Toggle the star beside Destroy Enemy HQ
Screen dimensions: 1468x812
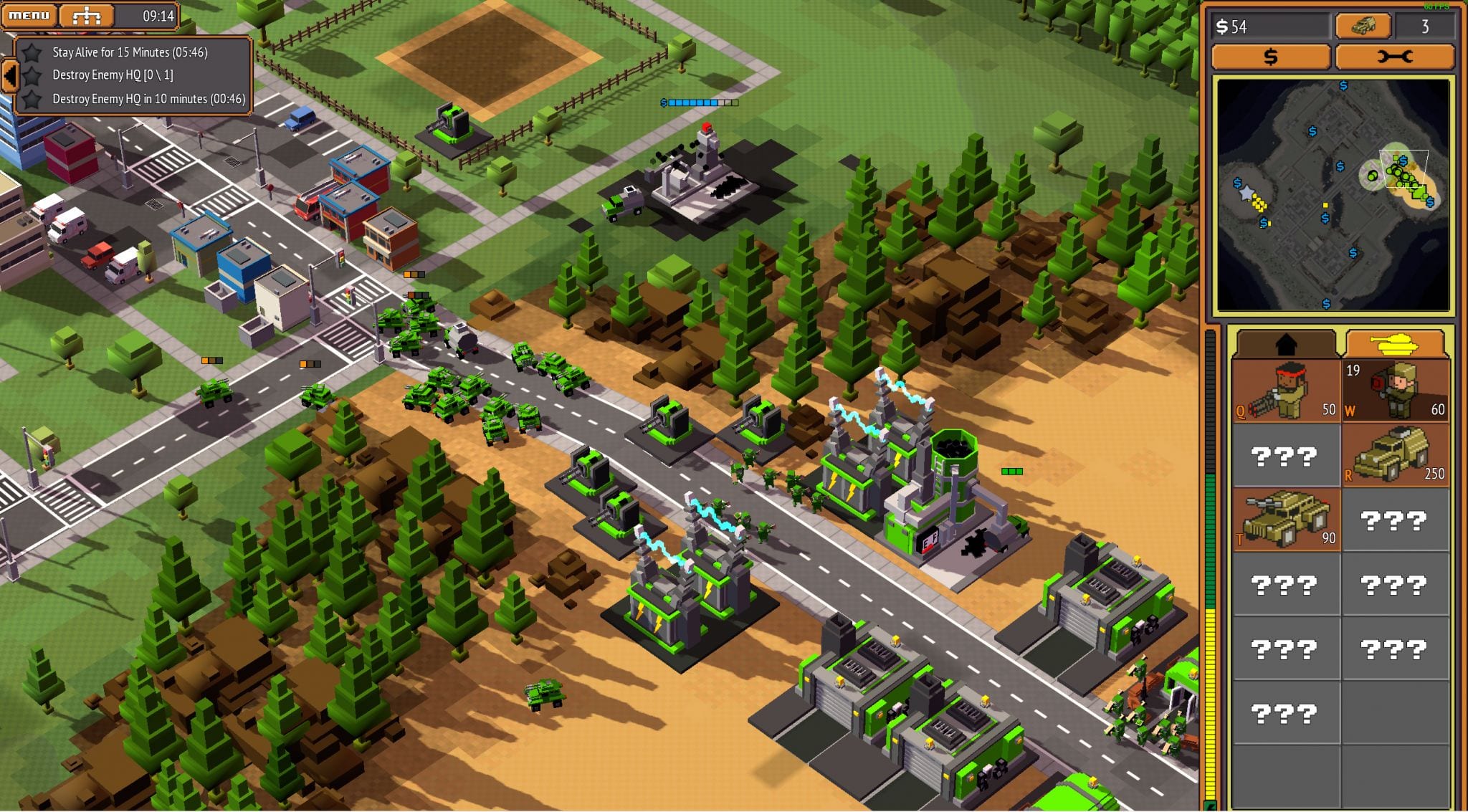pyautogui.click(x=34, y=77)
